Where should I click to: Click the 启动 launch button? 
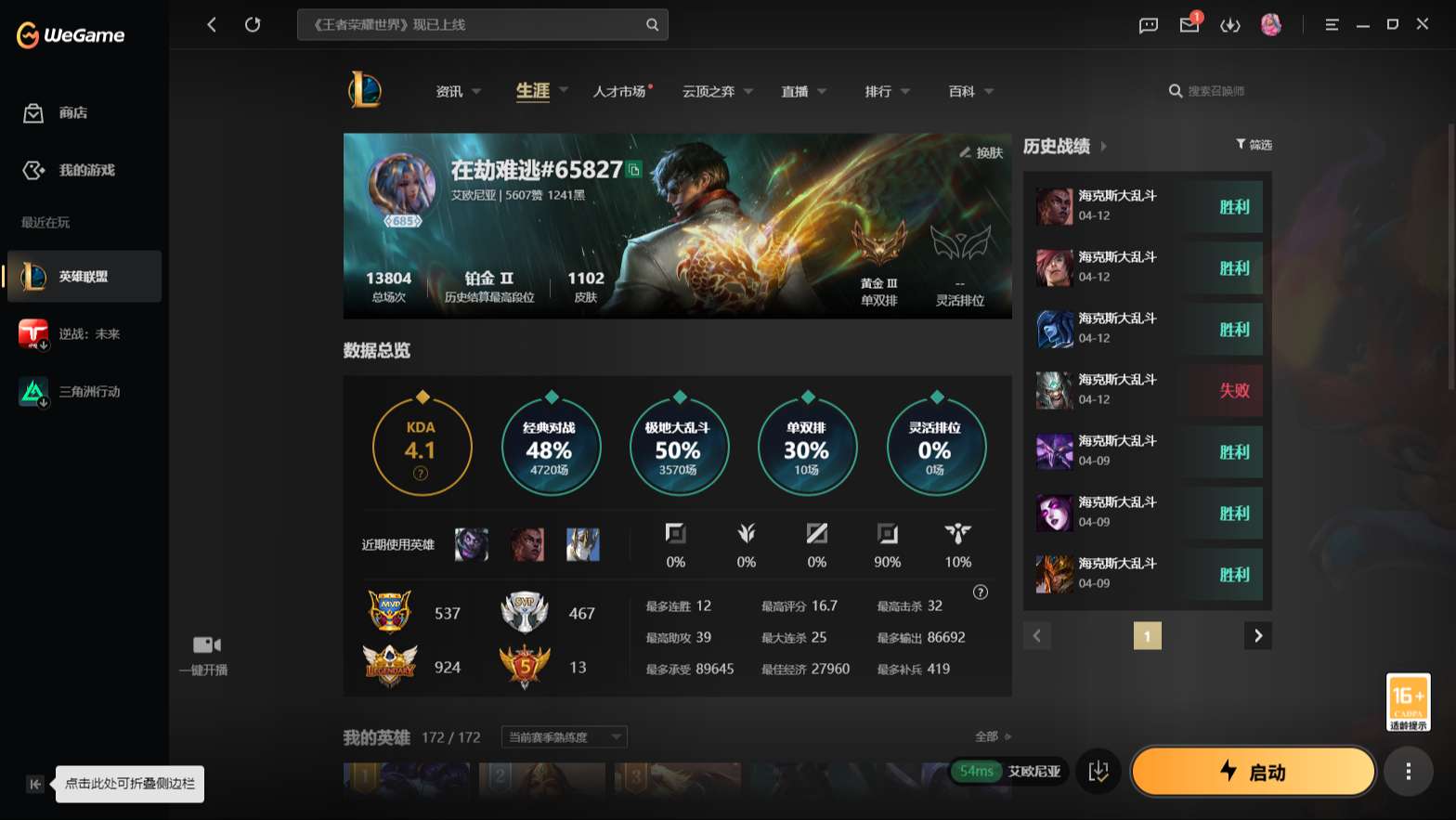[x=1254, y=771]
